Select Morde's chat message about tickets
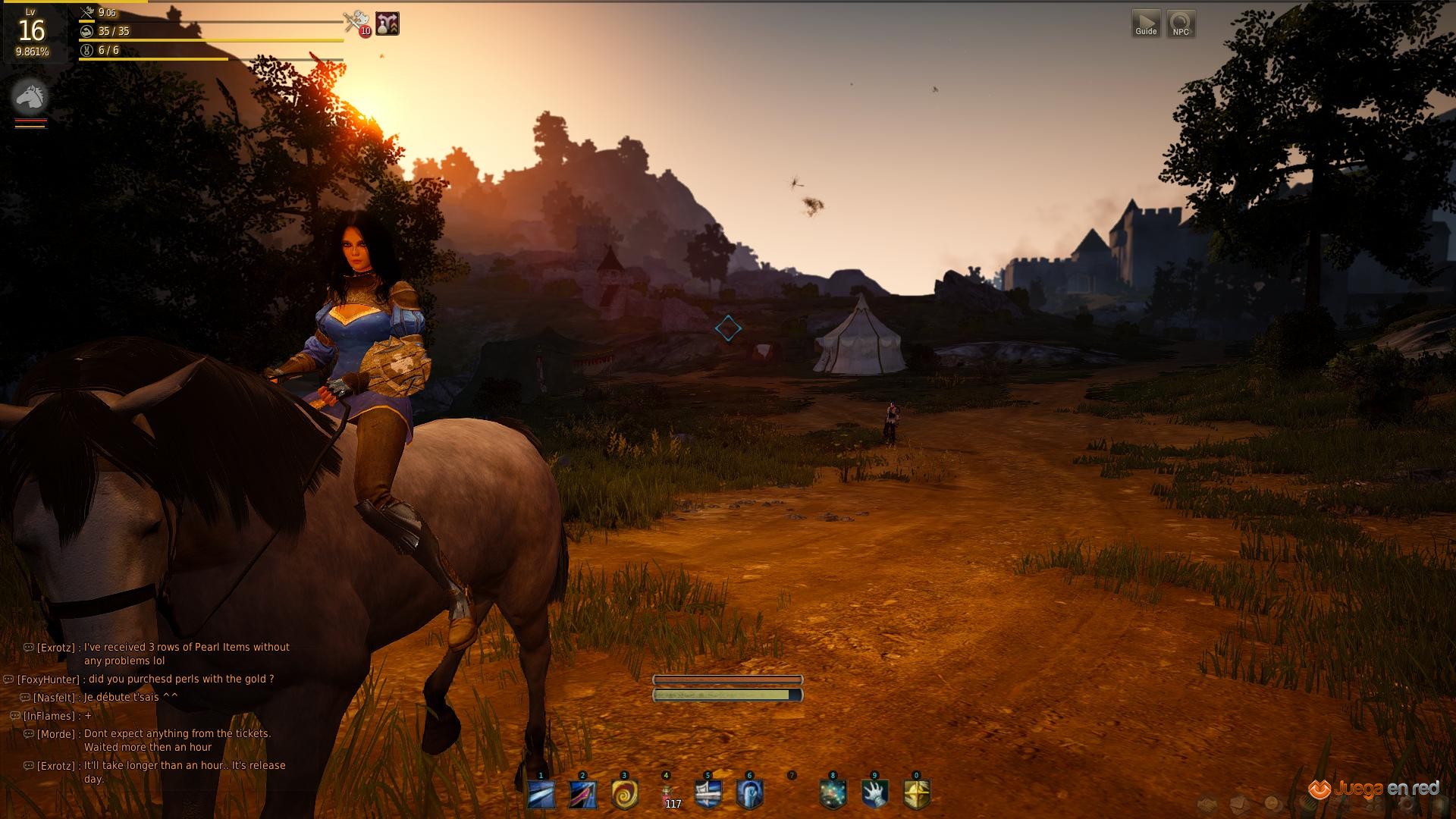This screenshot has height=819, width=1456. [x=177, y=740]
